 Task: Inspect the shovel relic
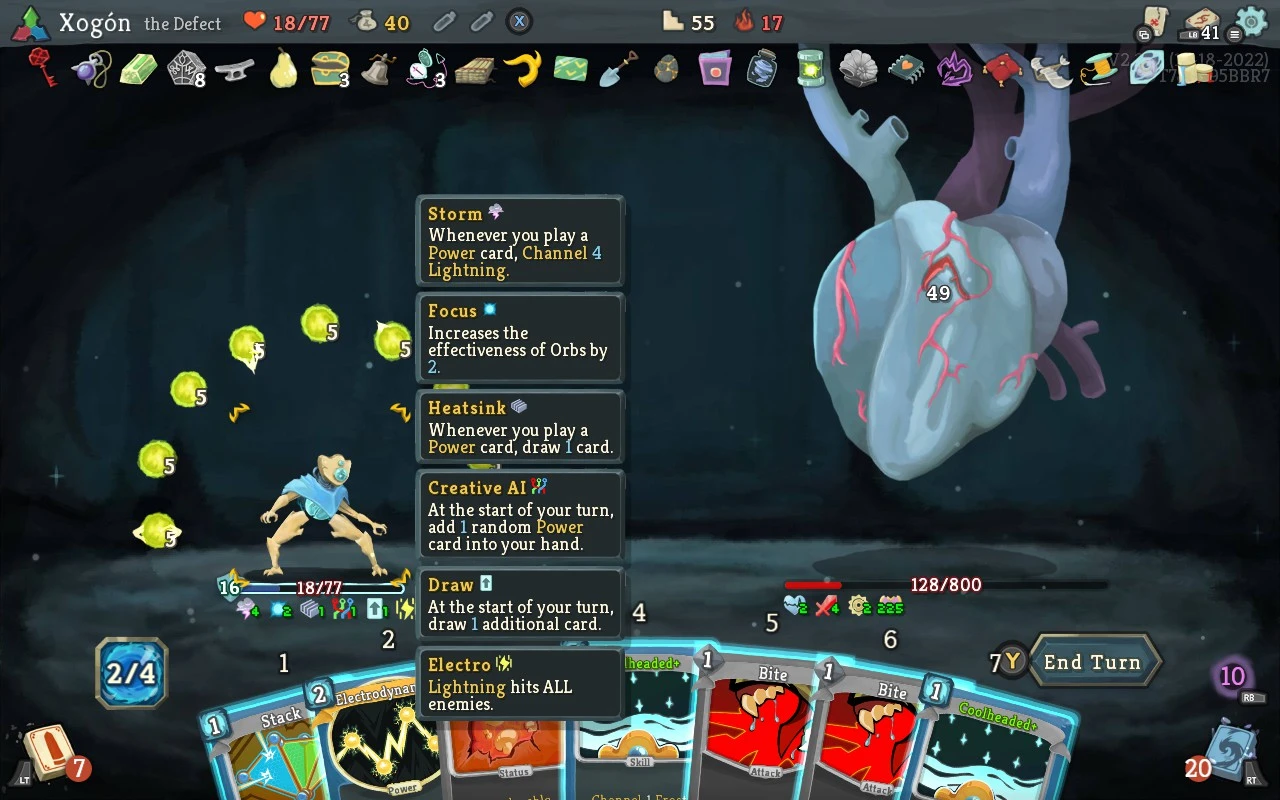click(x=618, y=69)
